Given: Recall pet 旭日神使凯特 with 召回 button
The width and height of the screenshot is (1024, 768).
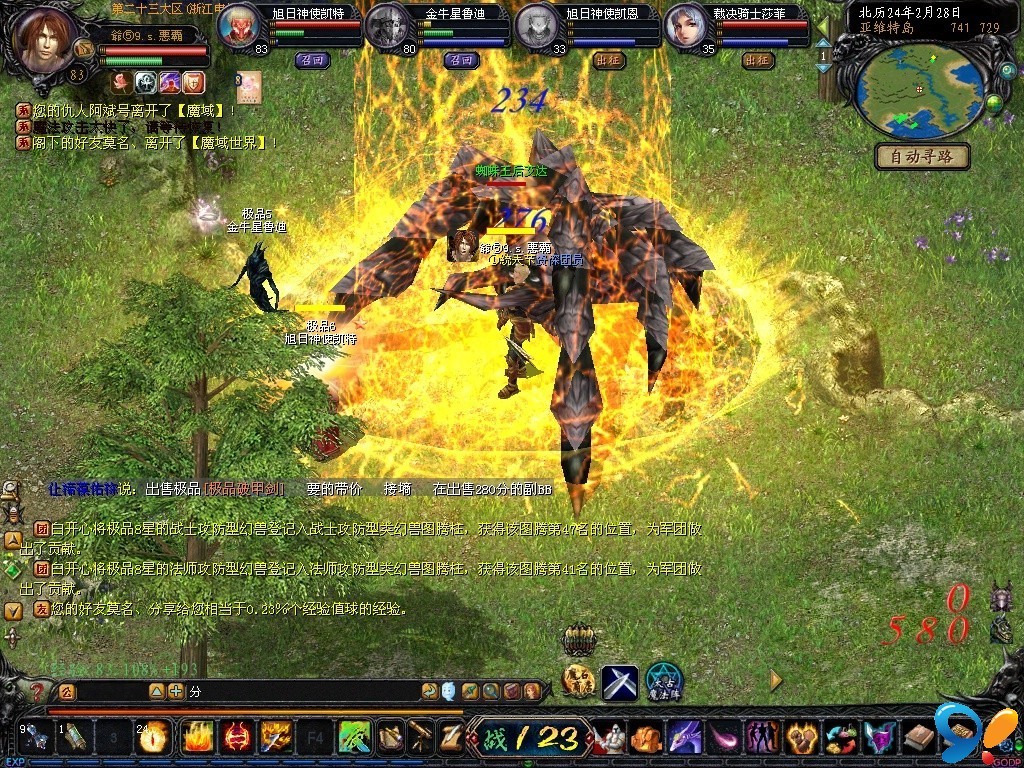Looking at the screenshot, I should pyautogui.click(x=310, y=60).
